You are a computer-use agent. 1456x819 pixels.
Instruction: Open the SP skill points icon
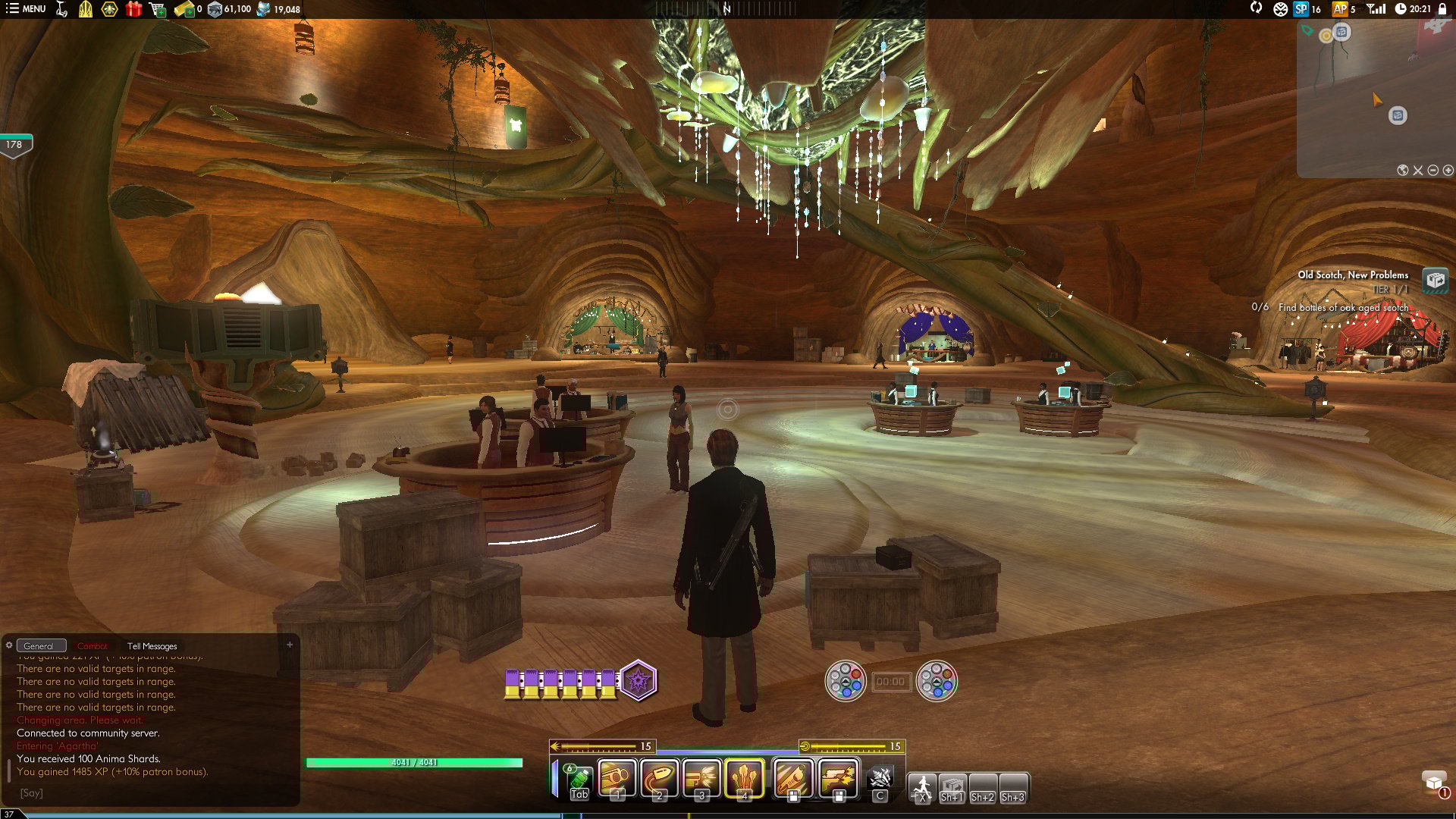(1301, 9)
